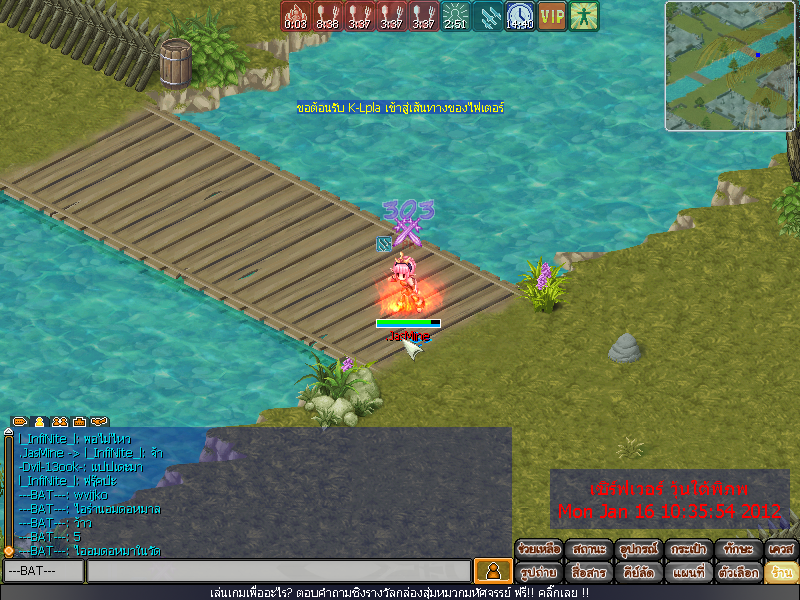The height and width of the screenshot is (600, 800).
Task: Open the กระเป๋า (Bag) inventory
Action: click(x=685, y=550)
